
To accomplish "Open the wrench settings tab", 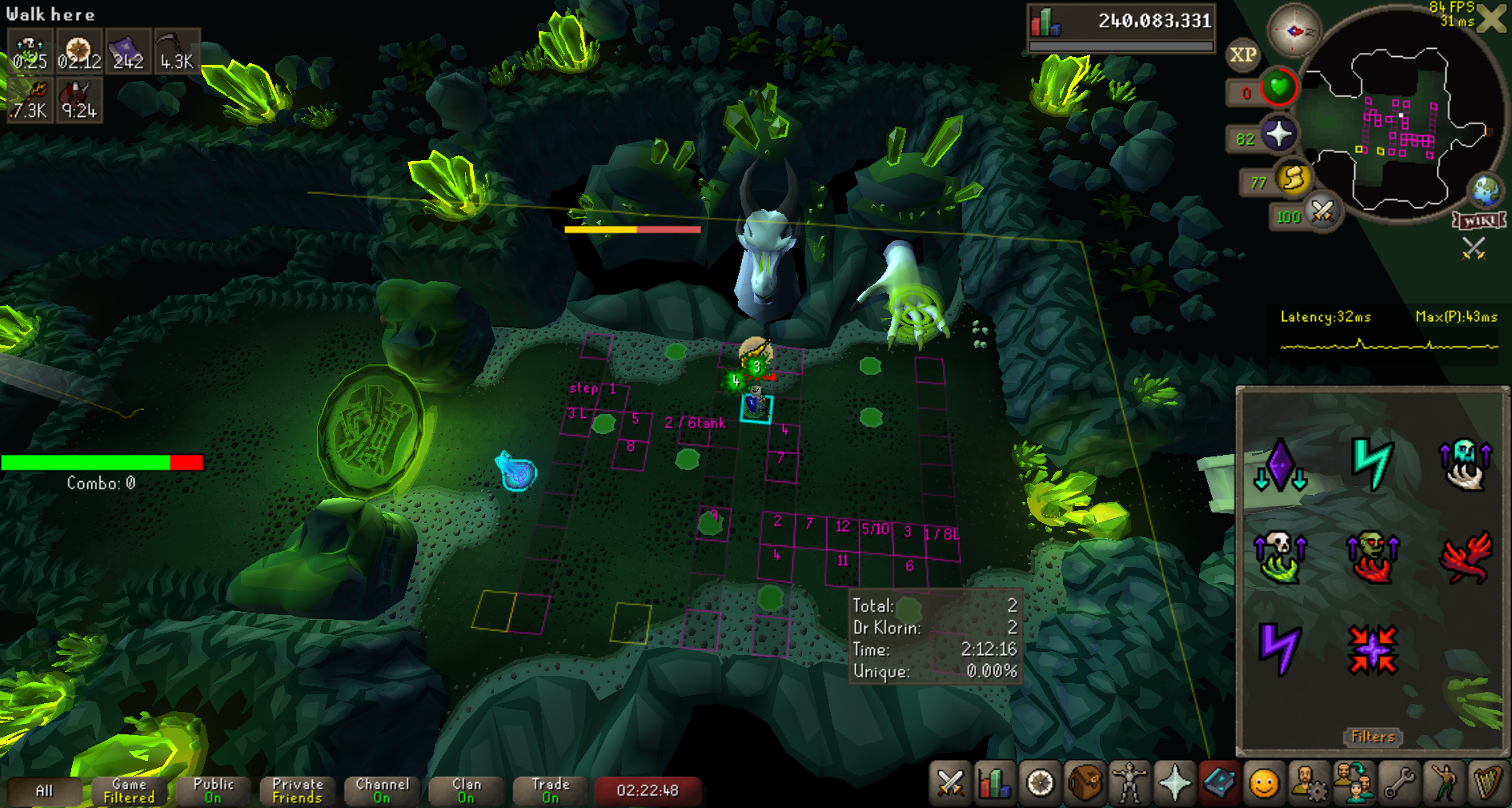I will tap(1399, 783).
